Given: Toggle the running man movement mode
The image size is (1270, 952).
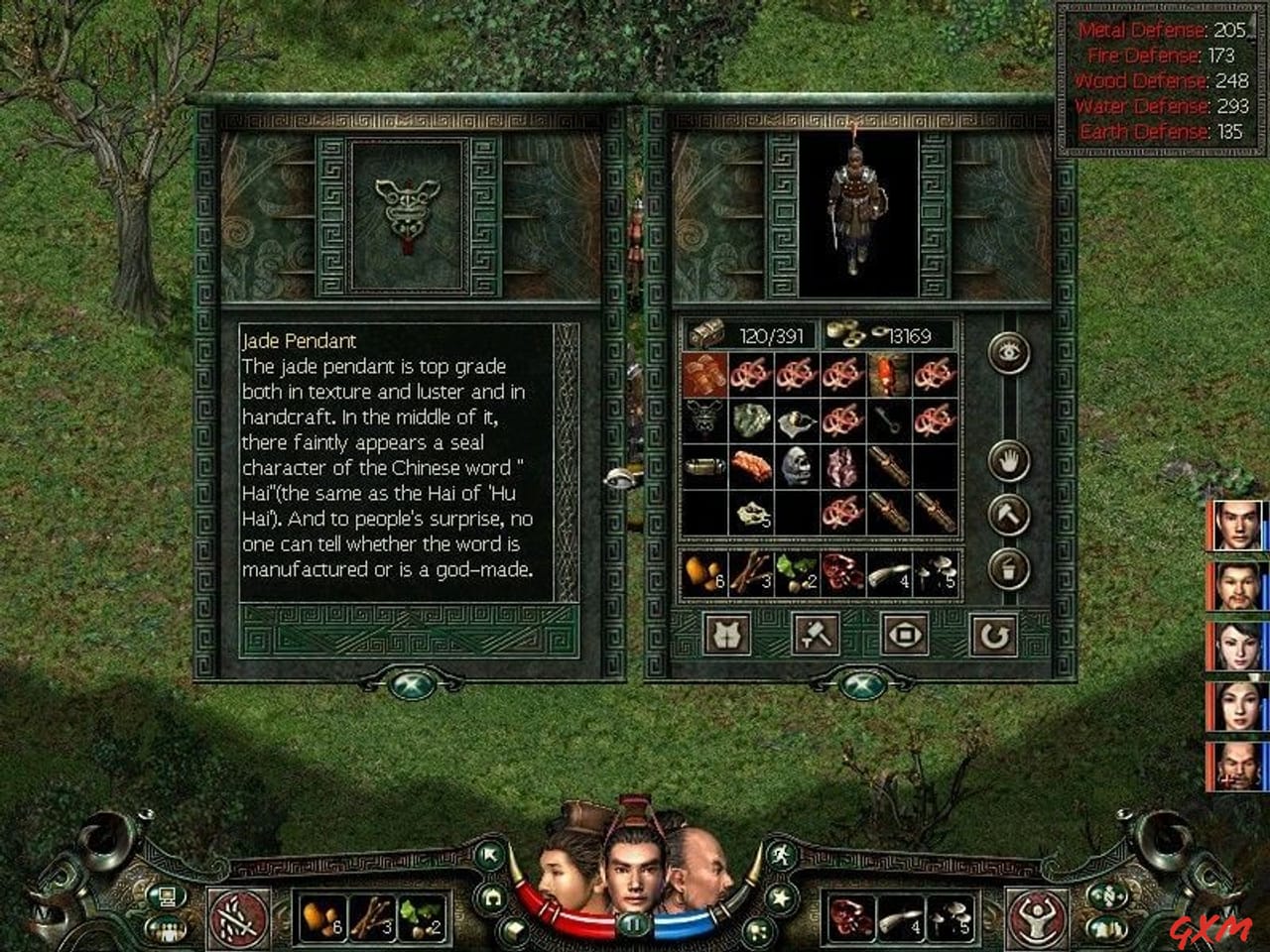Looking at the screenshot, I should pos(784,855).
